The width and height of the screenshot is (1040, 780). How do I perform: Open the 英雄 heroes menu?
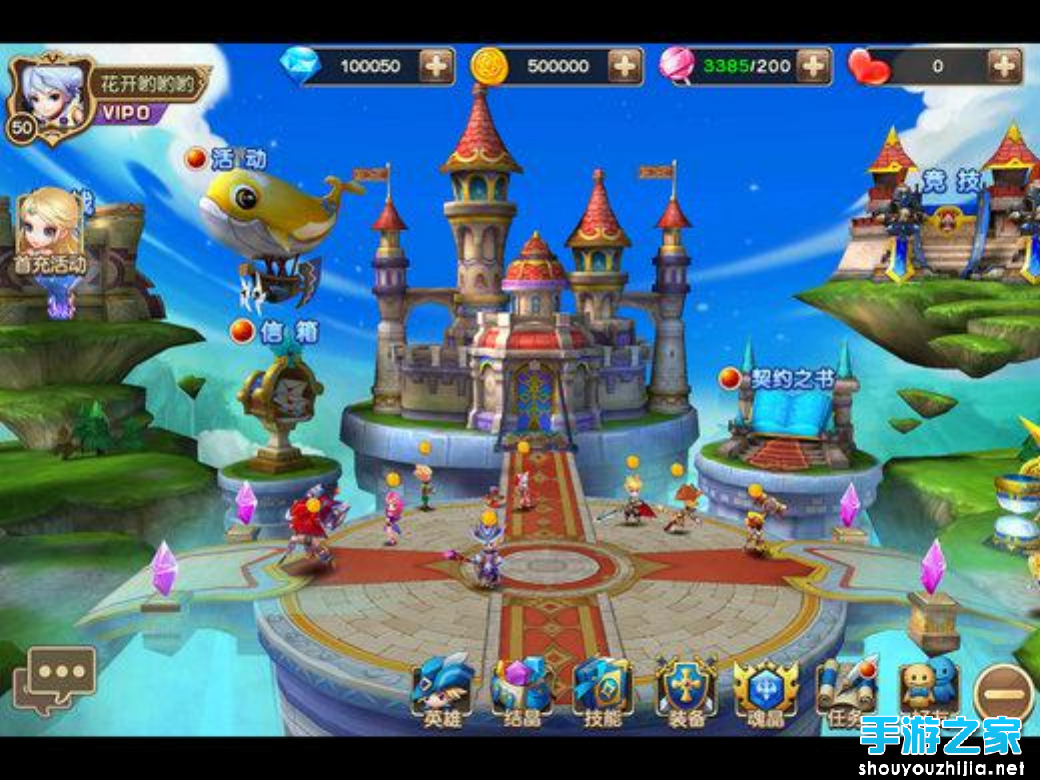(x=442, y=688)
